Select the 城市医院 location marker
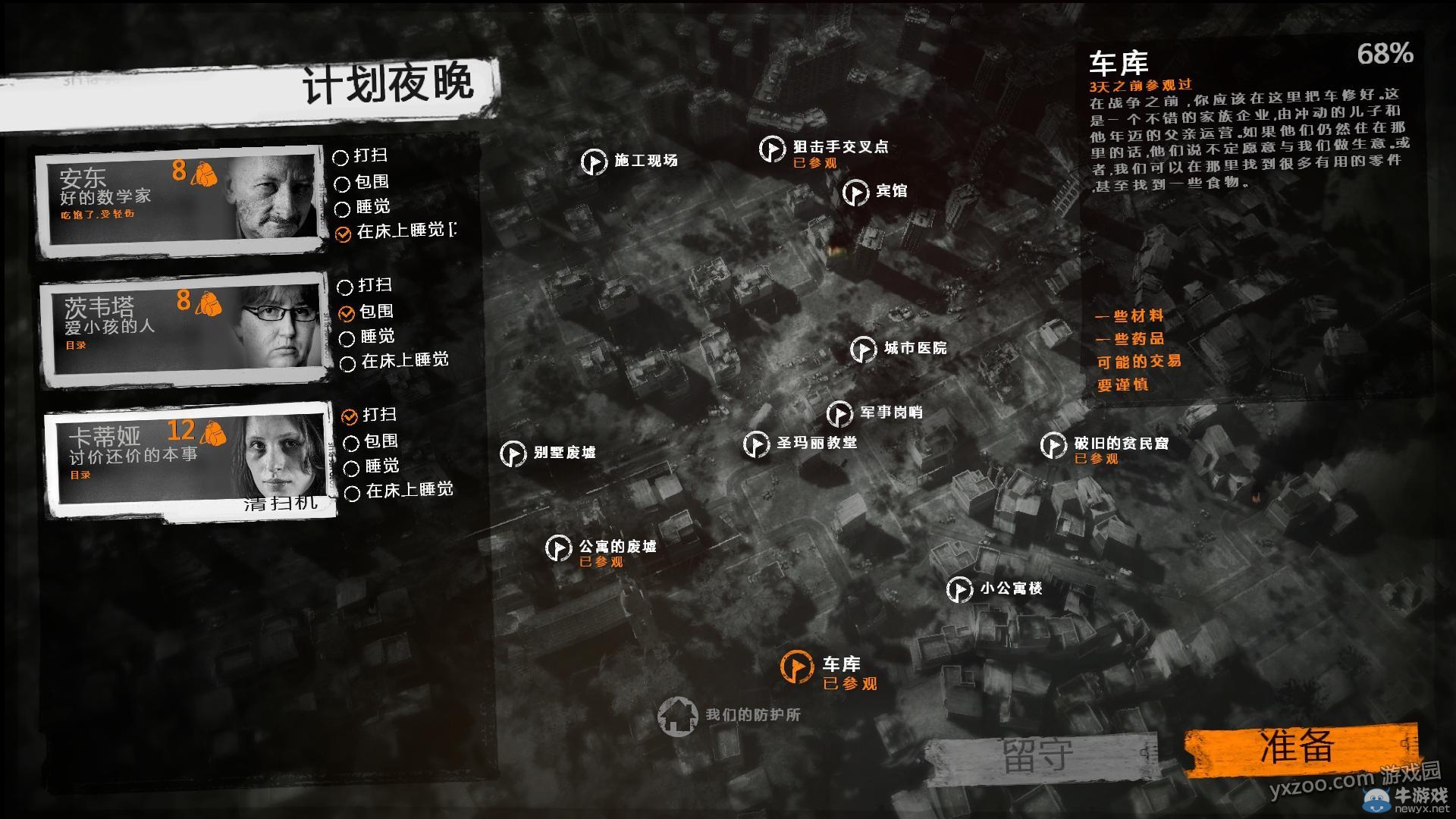The width and height of the screenshot is (1456, 819). (x=864, y=350)
